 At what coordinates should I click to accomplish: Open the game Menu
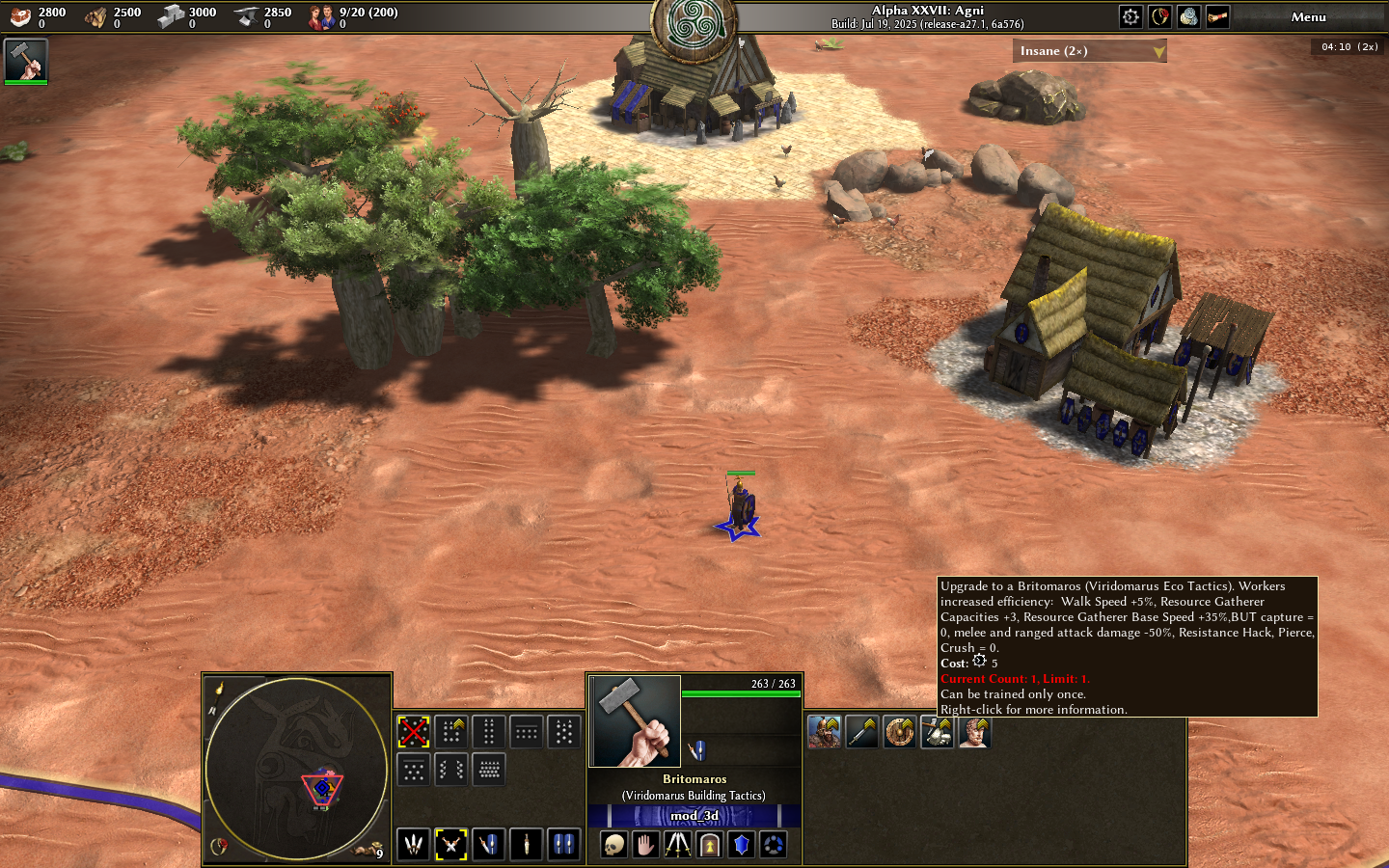click(1308, 17)
